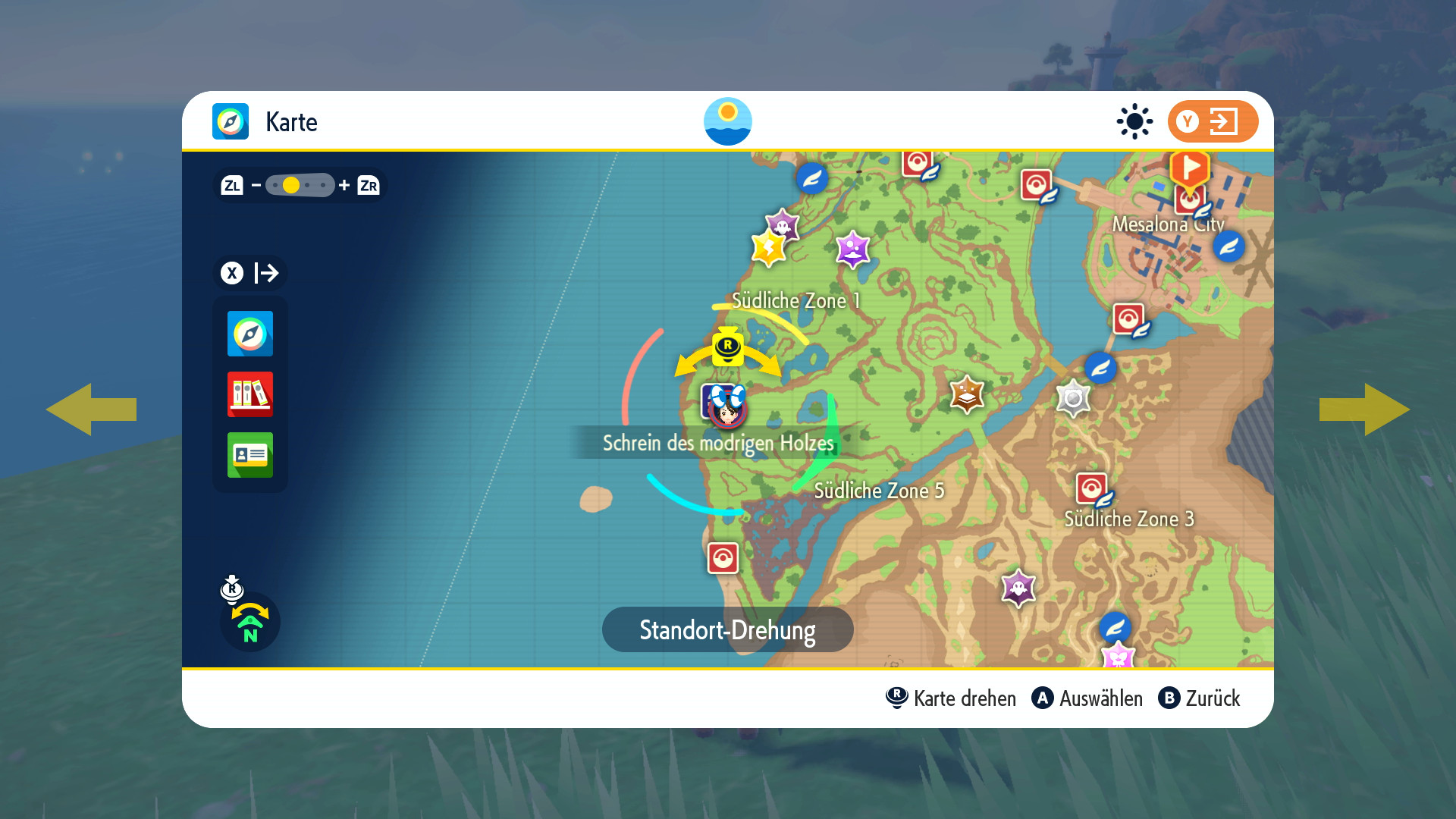Click Zurück to go back

click(1200, 698)
